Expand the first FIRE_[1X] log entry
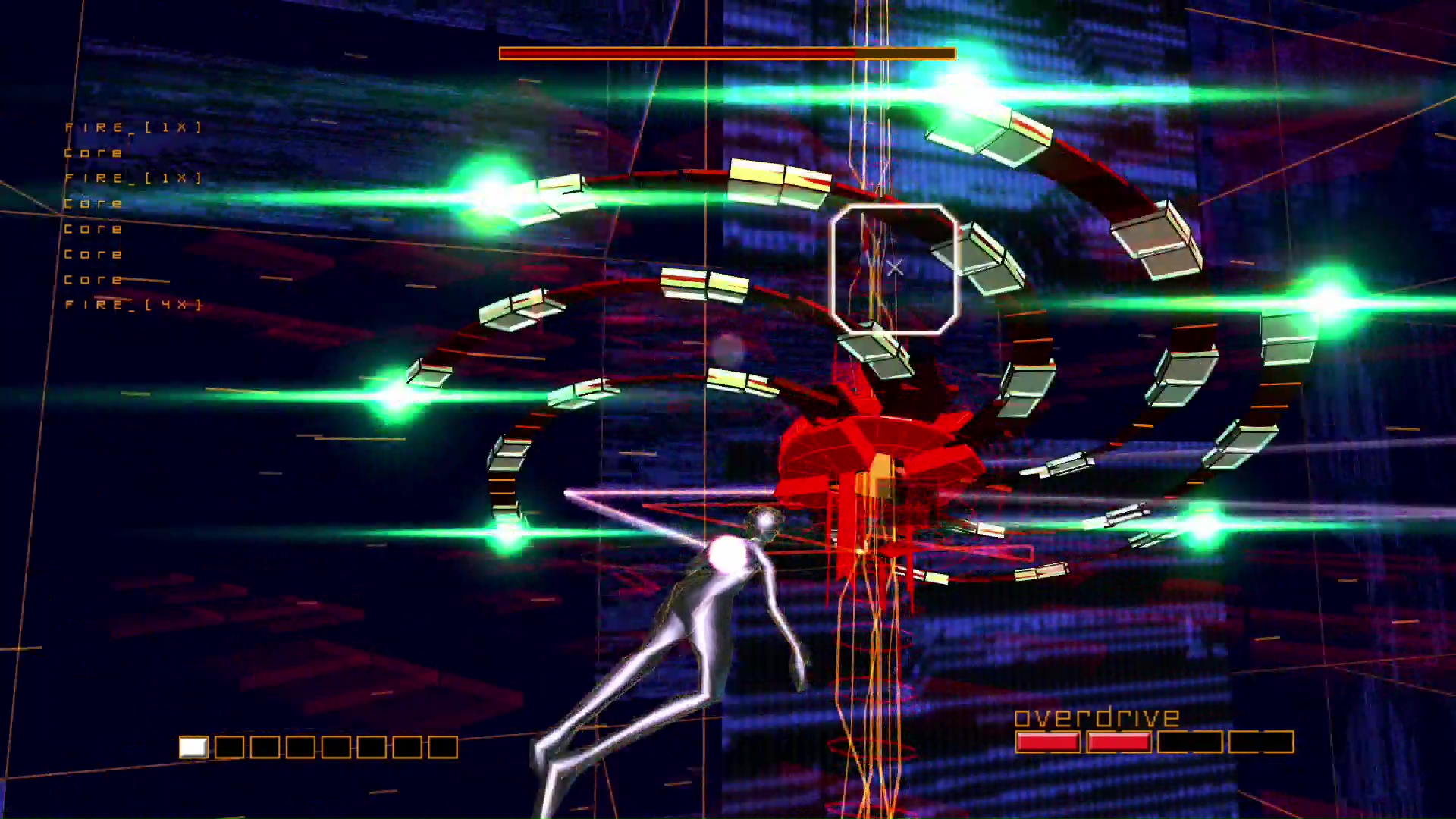1456x819 pixels. 133,127
